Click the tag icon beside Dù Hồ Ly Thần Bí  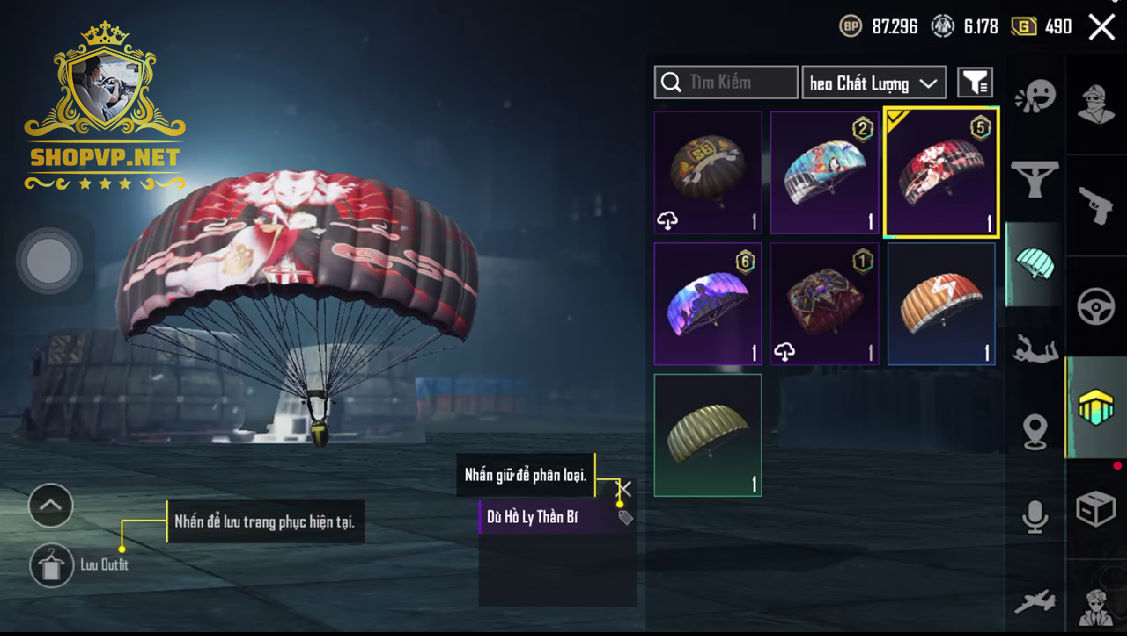625,517
